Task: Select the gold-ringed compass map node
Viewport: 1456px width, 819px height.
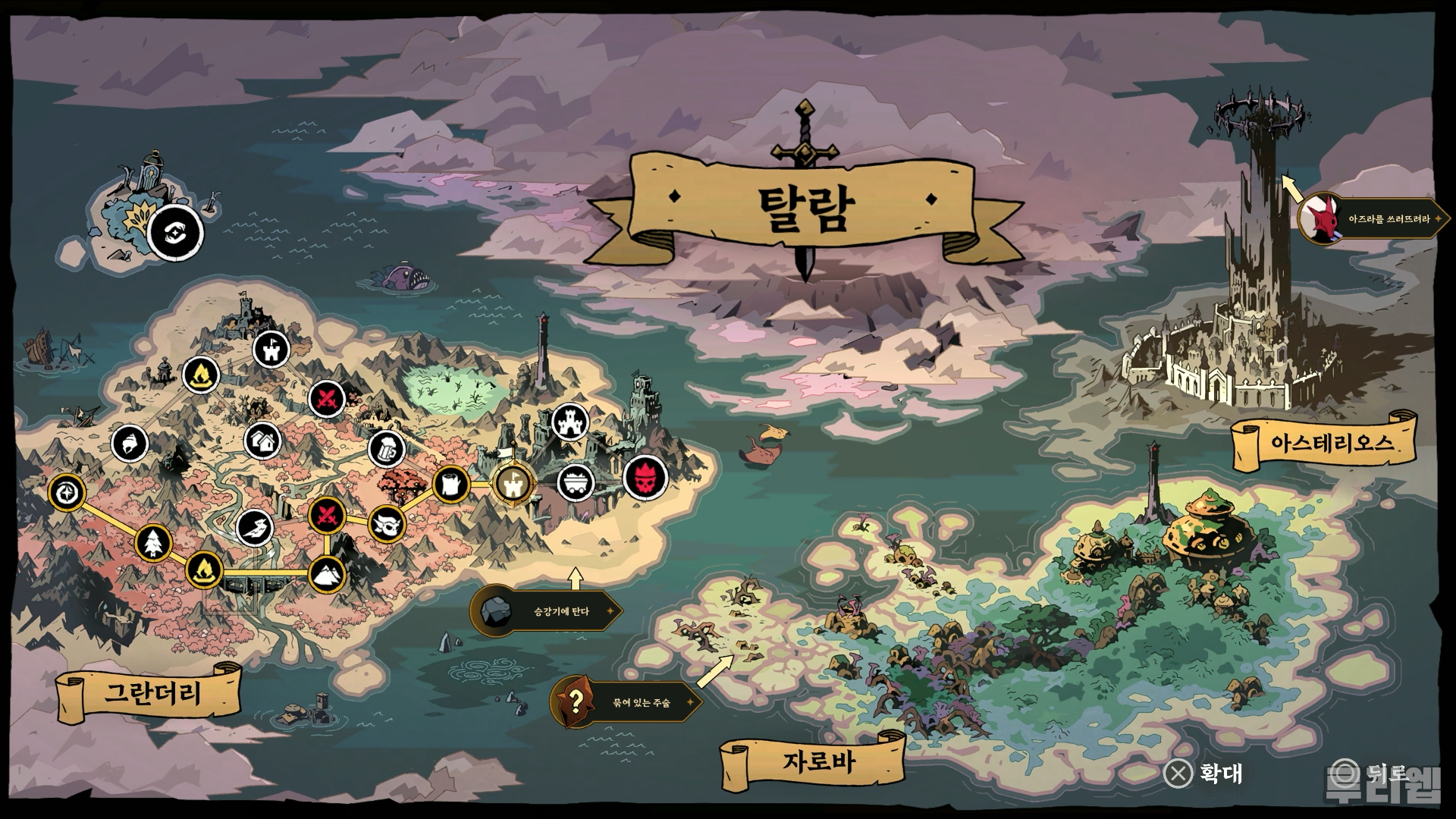Action: coord(68,493)
